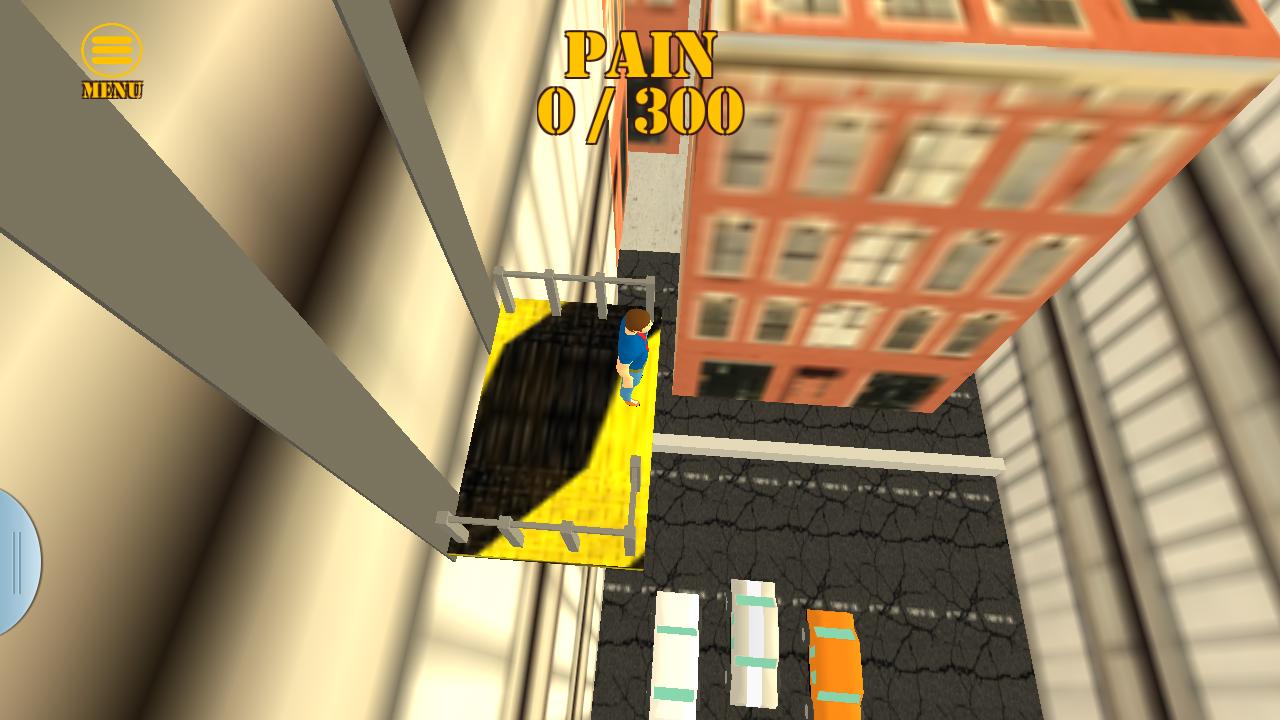Click the PAIN heading text
The width and height of the screenshot is (1280, 720).
638,52
